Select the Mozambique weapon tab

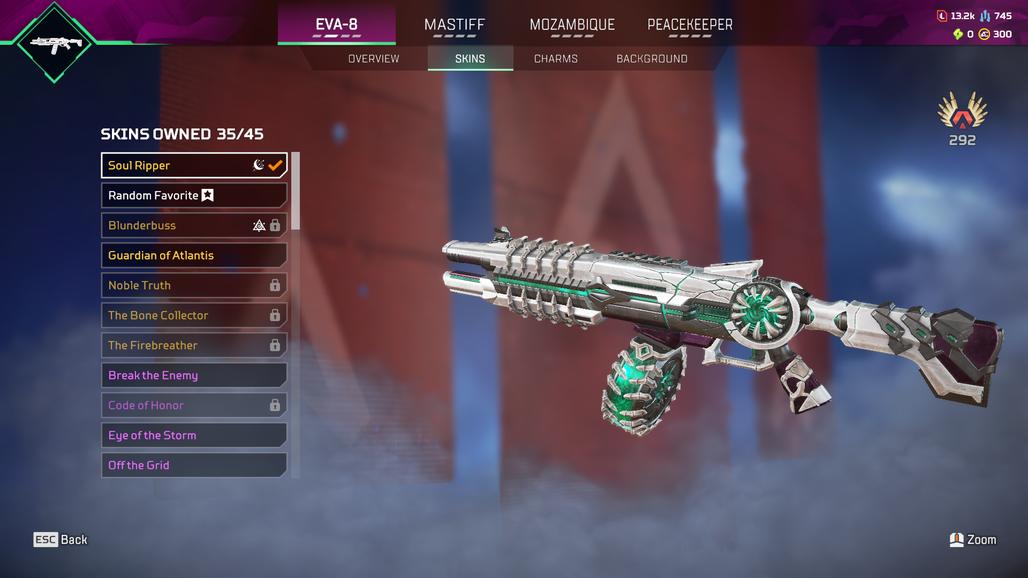pyautogui.click(x=572, y=25)
